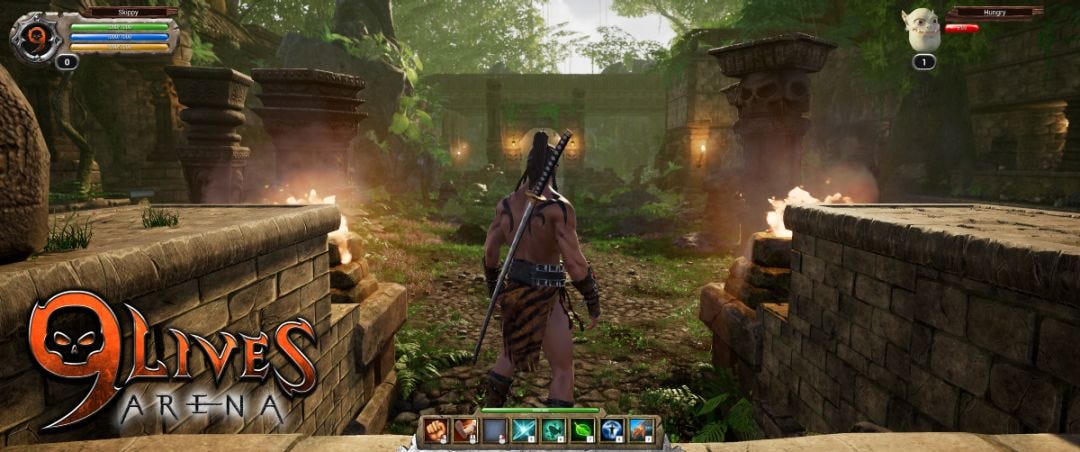Use the flexed arm strike ability
Viewport: 1080px width, 452px height.
pyautogui.click(x=464, y=431)
